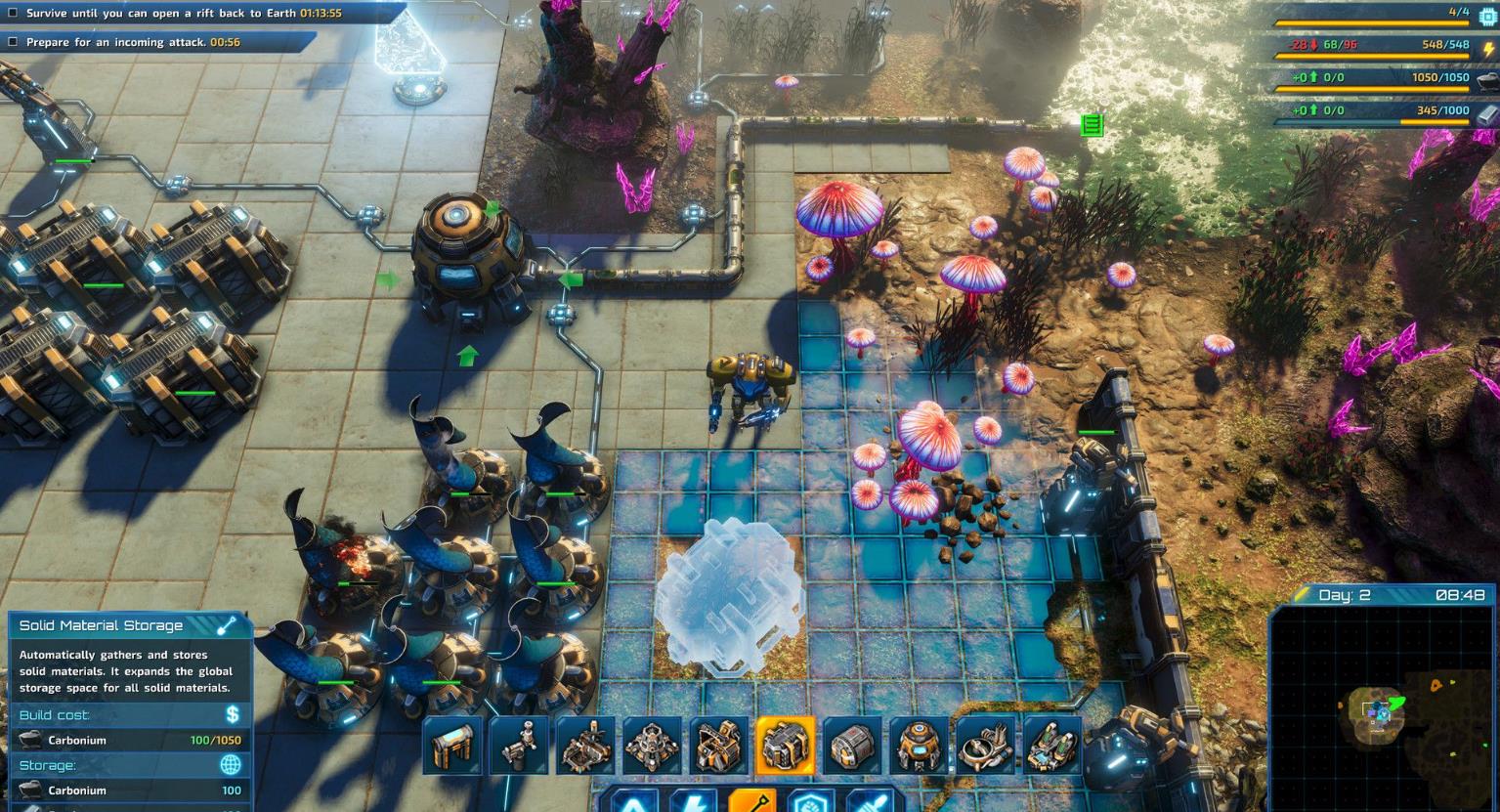Select the satellite dish building icon
The height and width of the screenshot is (812, 1500).
point(985,746)
